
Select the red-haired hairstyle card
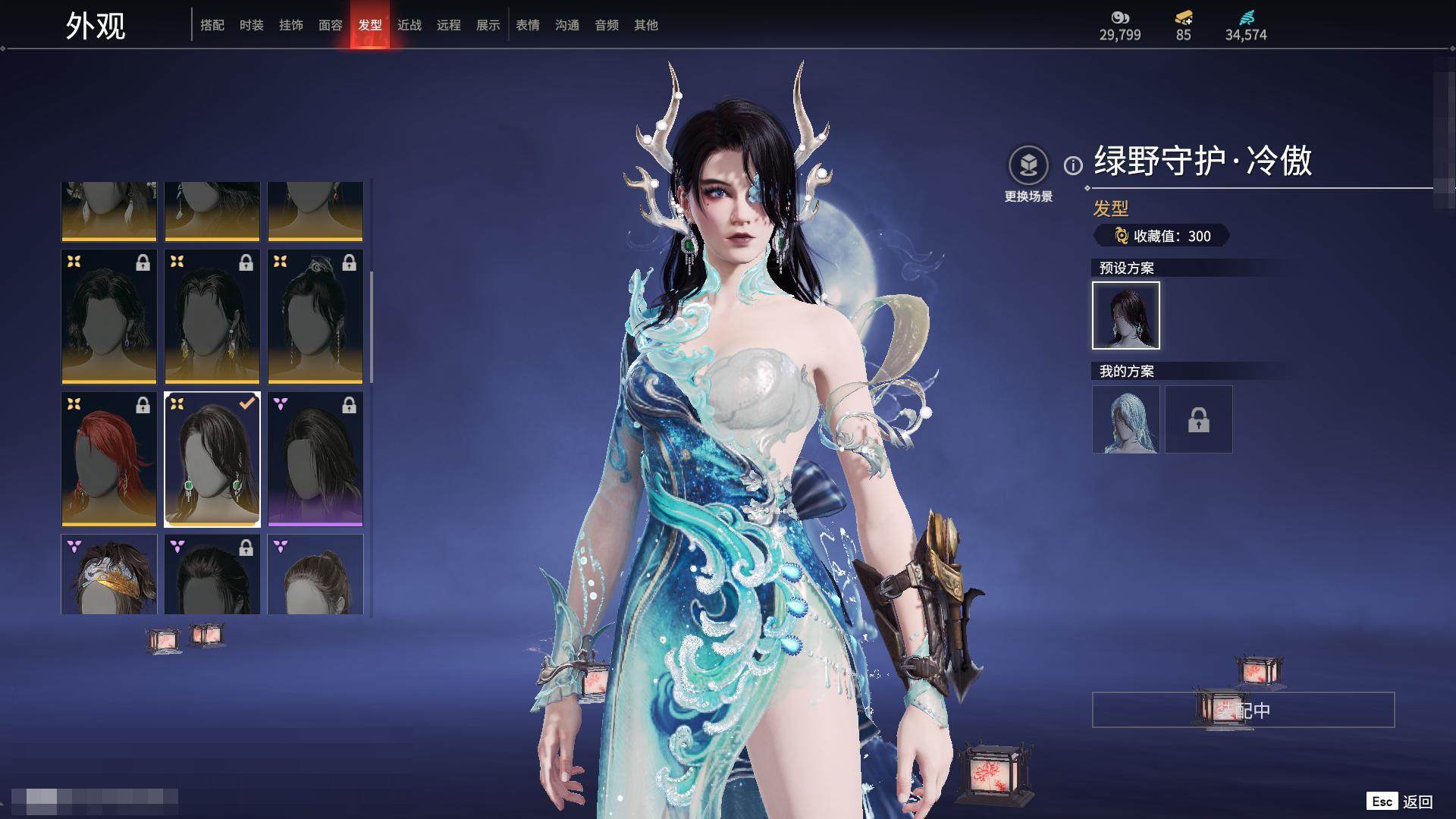[109, 459]
